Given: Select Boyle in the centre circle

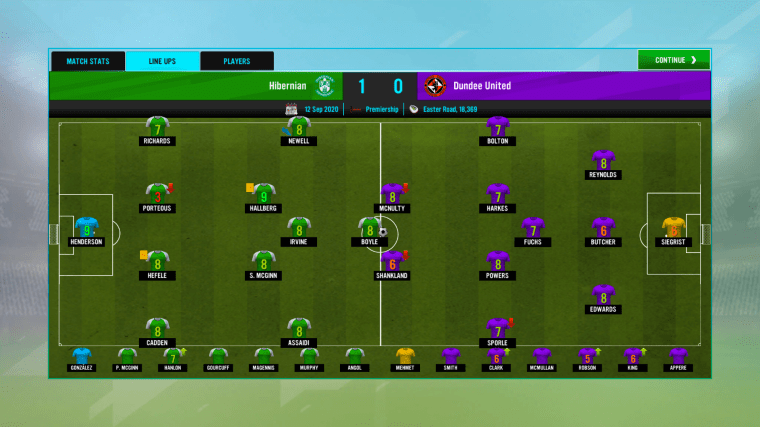Looking at the screenshot, I should [369, 229].
